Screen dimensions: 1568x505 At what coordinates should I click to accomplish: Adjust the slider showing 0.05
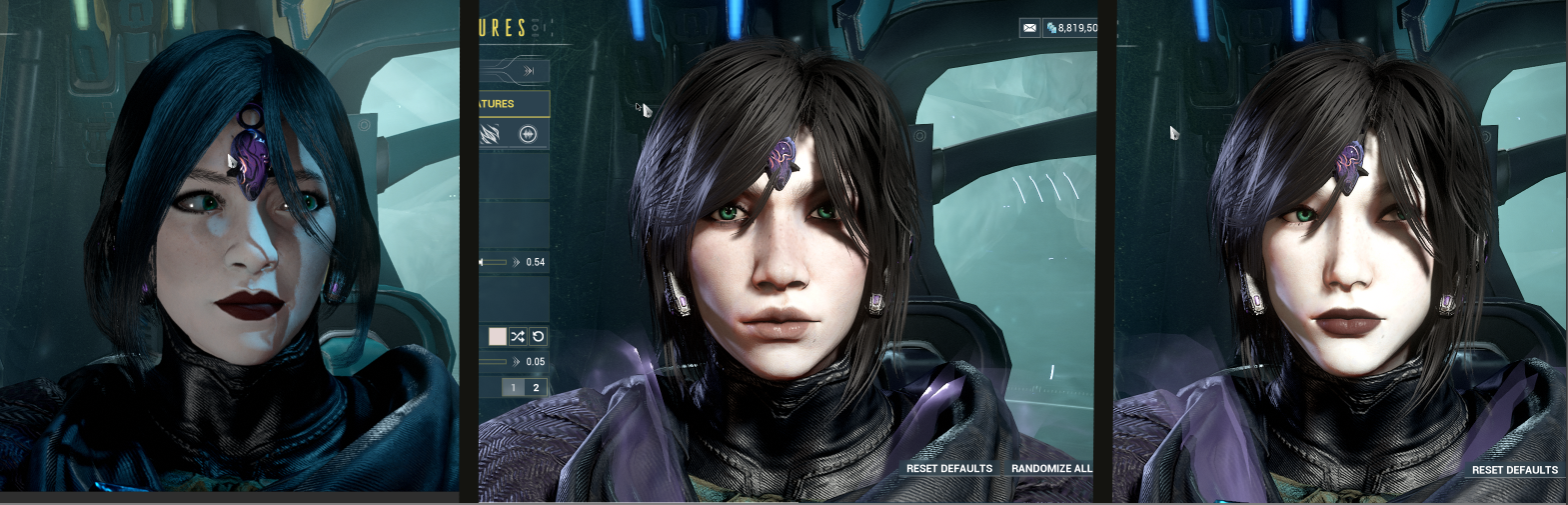(x=494, y=362)
